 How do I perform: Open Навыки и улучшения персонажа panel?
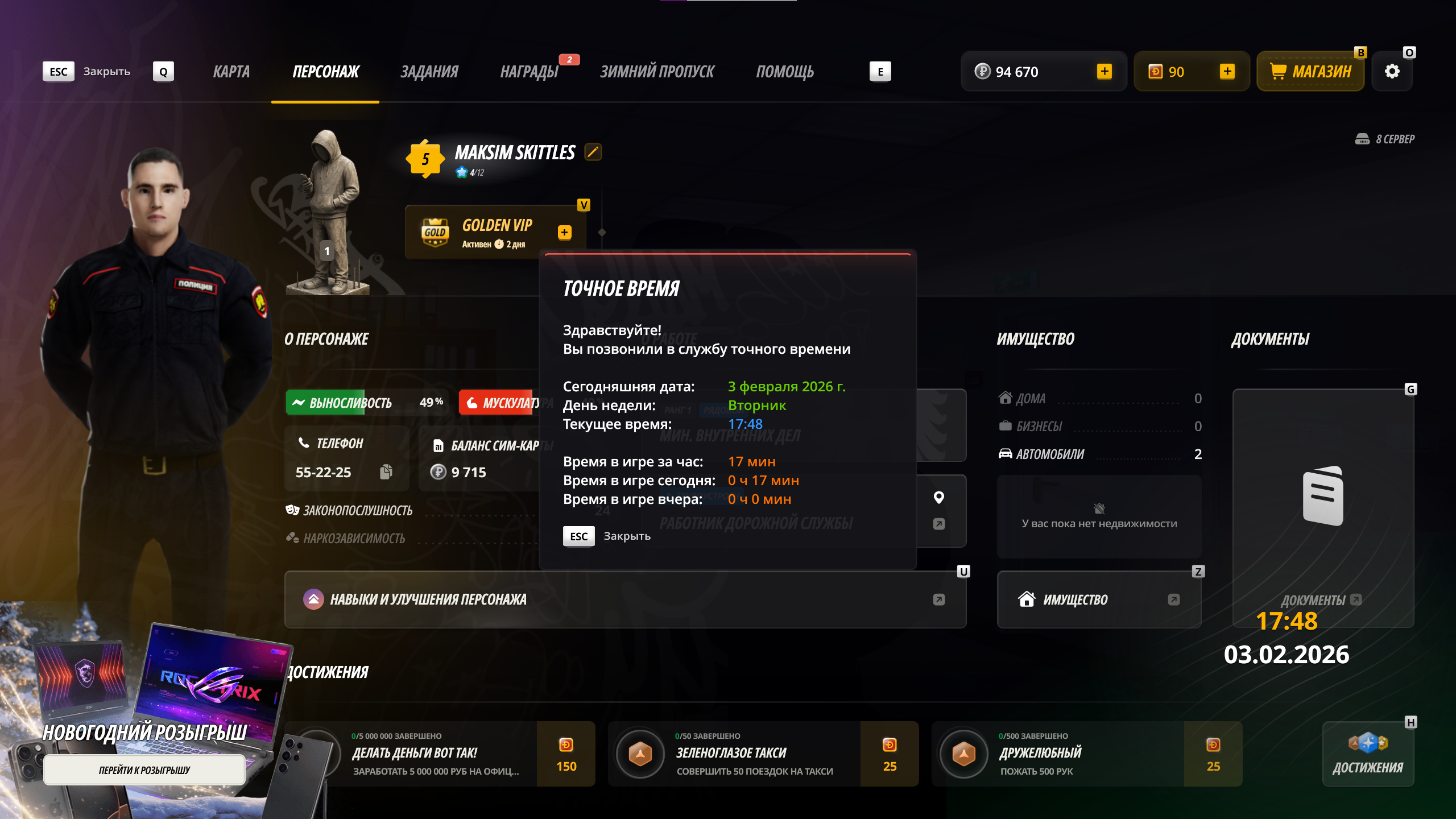624,599
